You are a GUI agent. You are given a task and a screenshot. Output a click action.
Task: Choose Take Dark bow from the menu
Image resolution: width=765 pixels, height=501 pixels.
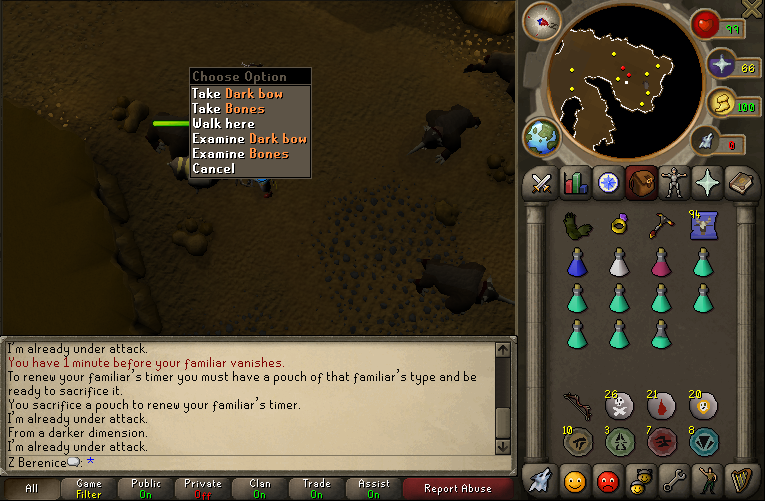point(237,93)
